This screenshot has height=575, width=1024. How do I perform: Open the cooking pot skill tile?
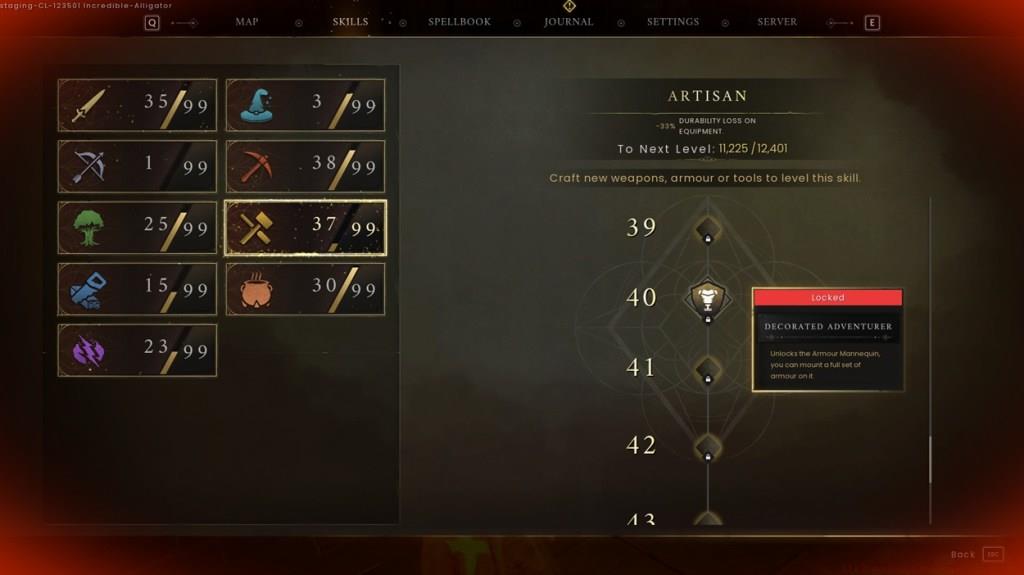point(305,289)
